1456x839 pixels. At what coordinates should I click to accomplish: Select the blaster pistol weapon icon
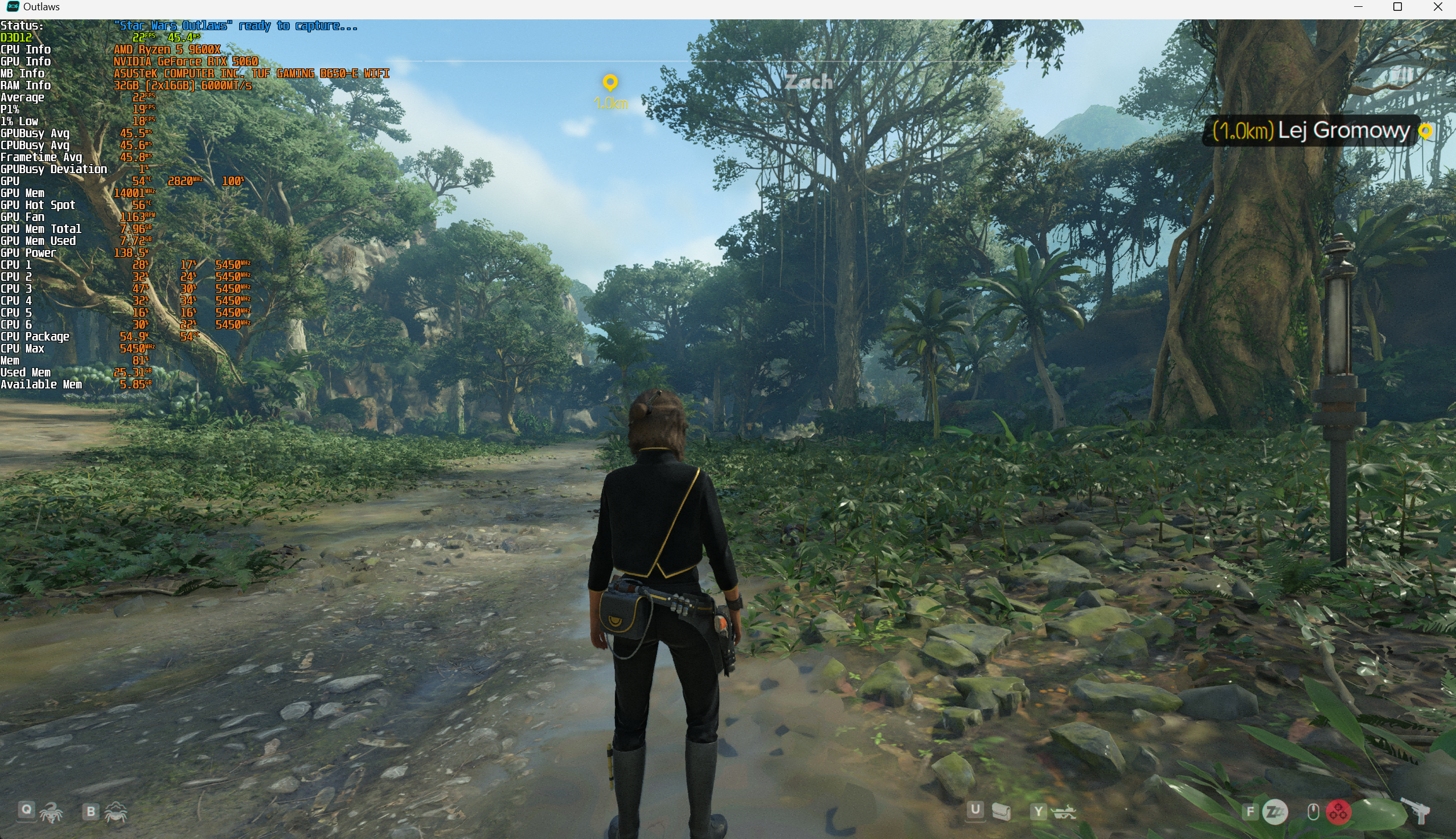pos(1417,811)
